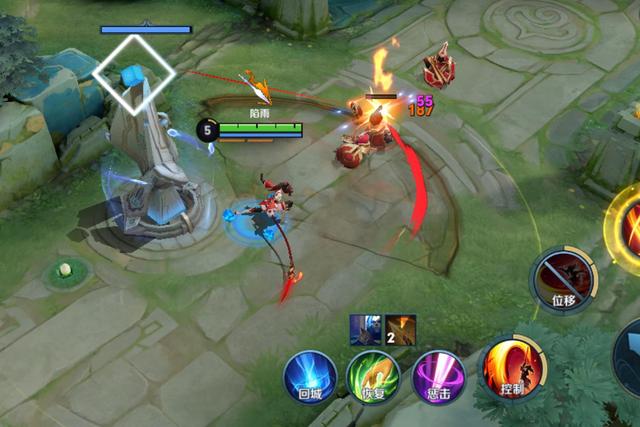Use the 恢复 heal spell
This screenshot has height=427, width=640.
372,376
